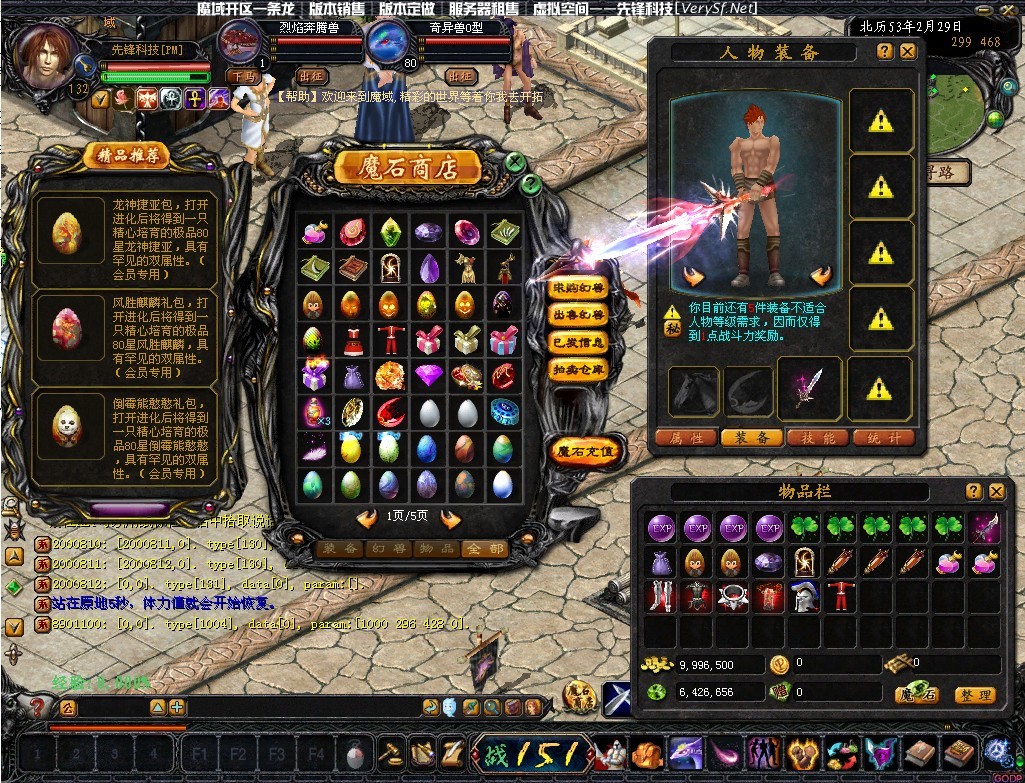Click the 整理 sort inventory button
The image size is (1025, 783).
973,695
